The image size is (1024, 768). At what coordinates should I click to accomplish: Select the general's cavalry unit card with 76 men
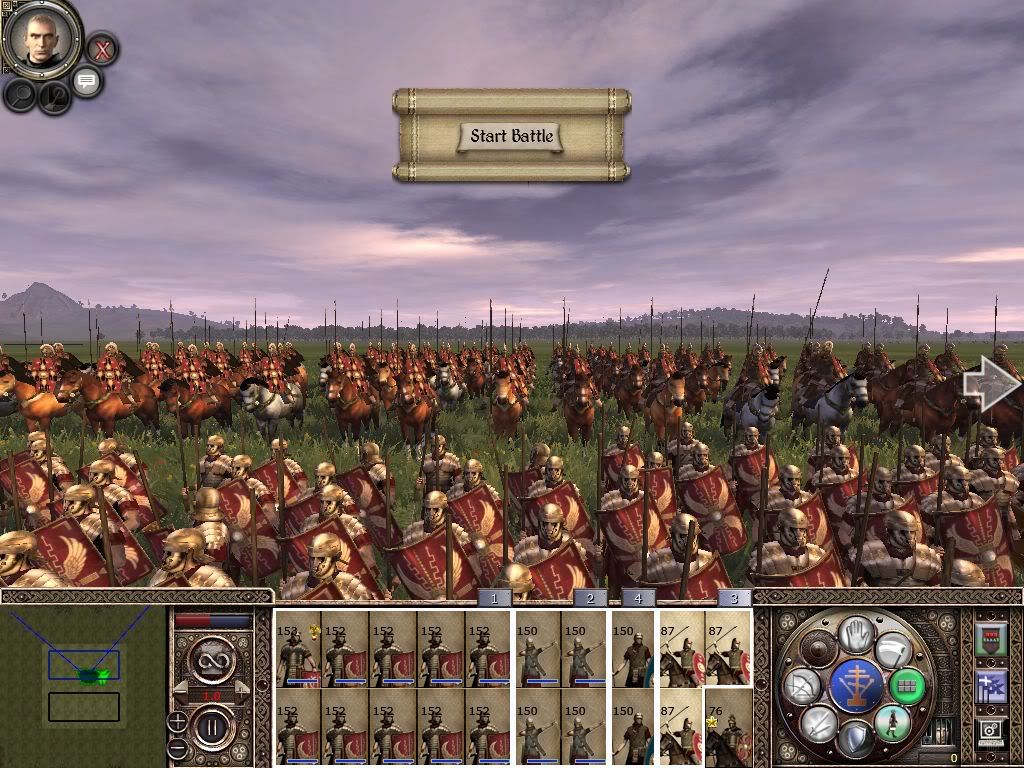729,726
